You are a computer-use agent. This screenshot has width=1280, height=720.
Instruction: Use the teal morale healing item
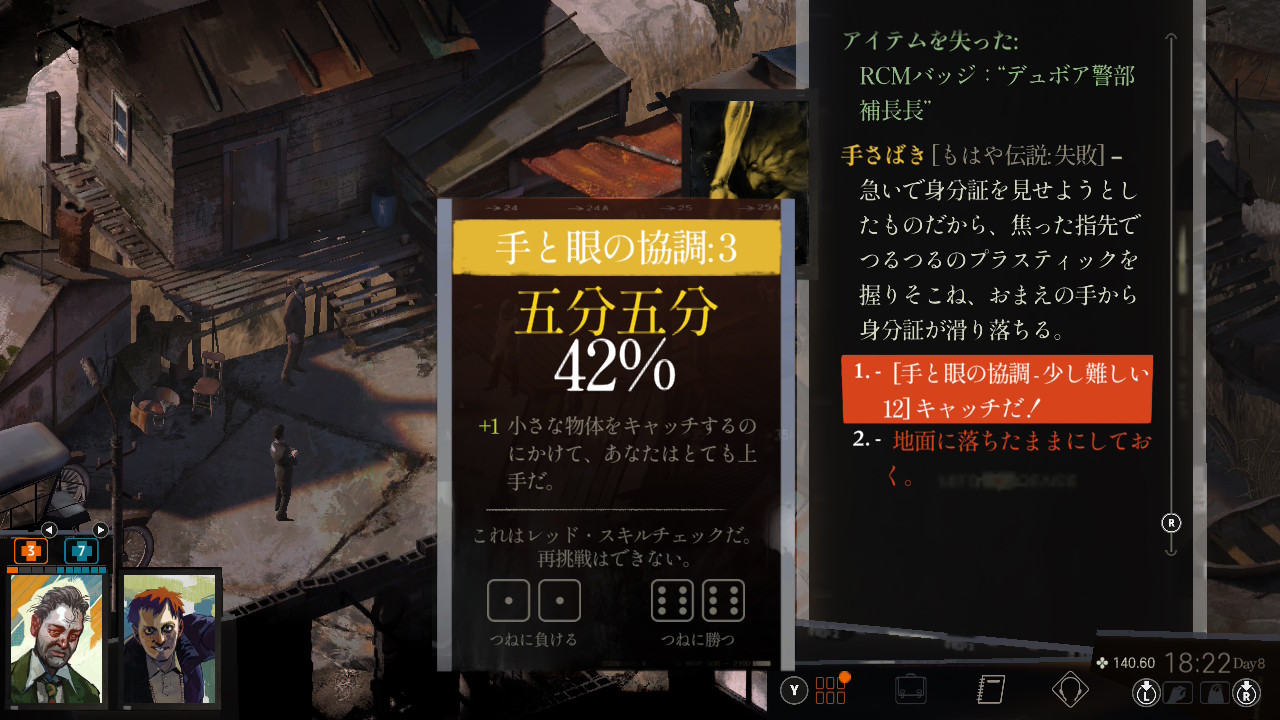coord(81,550)
